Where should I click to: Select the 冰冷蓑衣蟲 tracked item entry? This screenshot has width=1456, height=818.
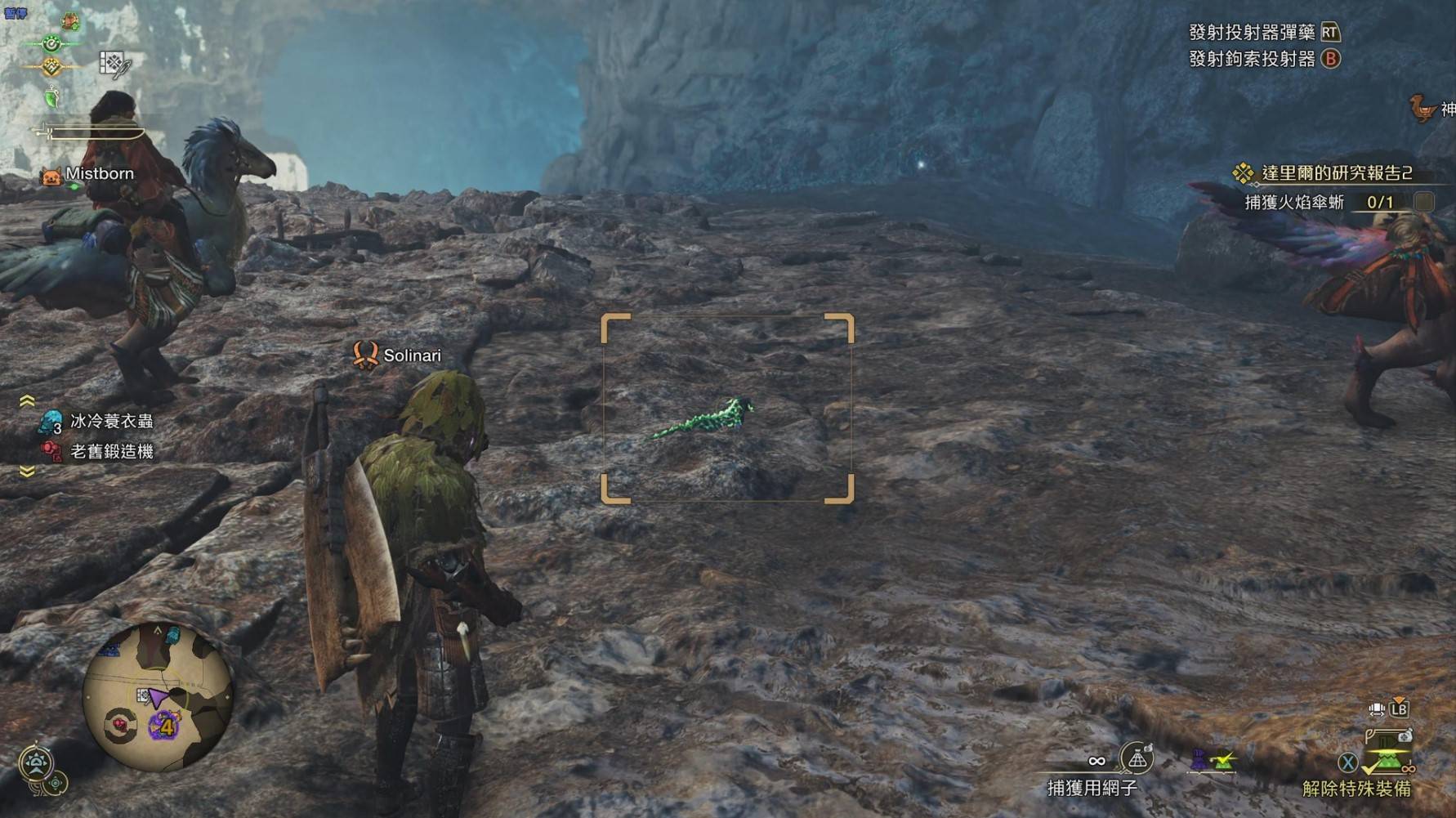click(x=111, y=421)
